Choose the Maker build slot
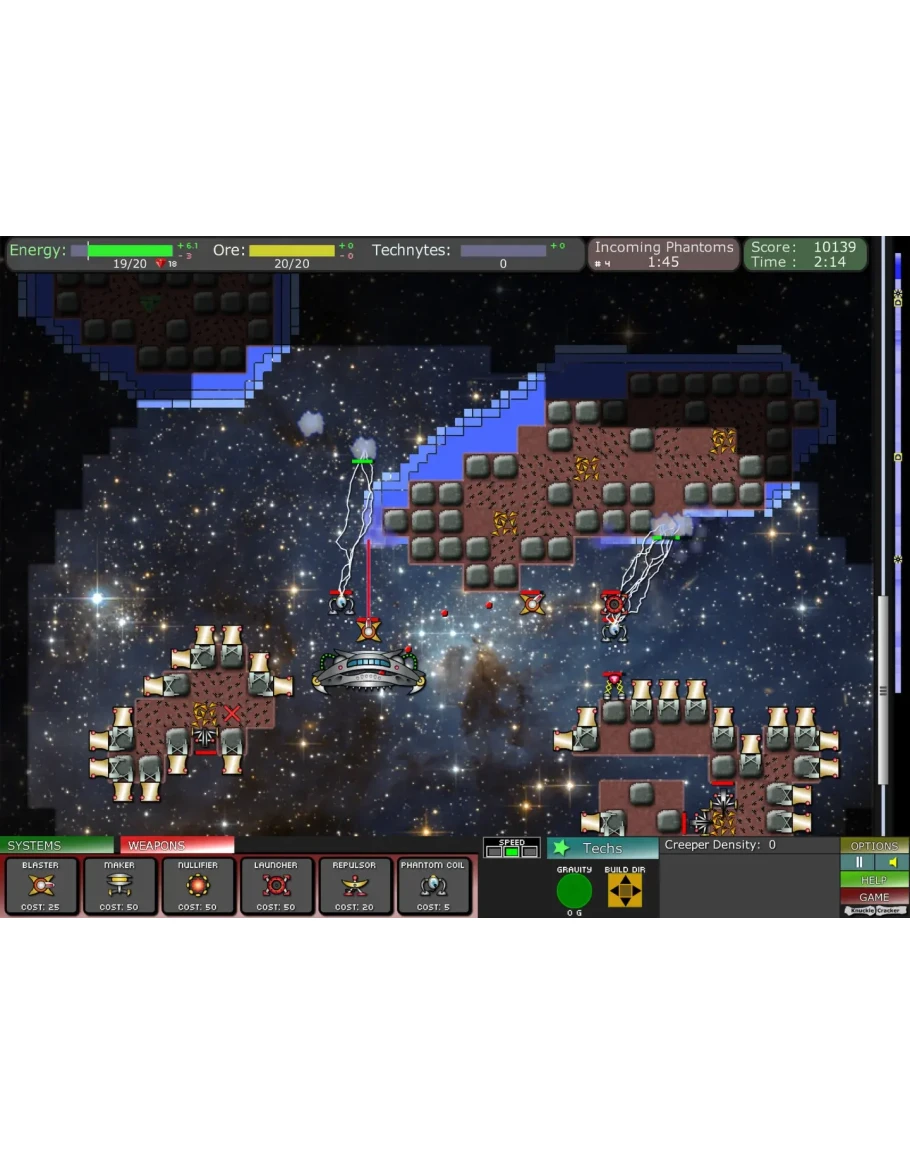This screenshot has width=910, height=1155. tap(119, 886)
